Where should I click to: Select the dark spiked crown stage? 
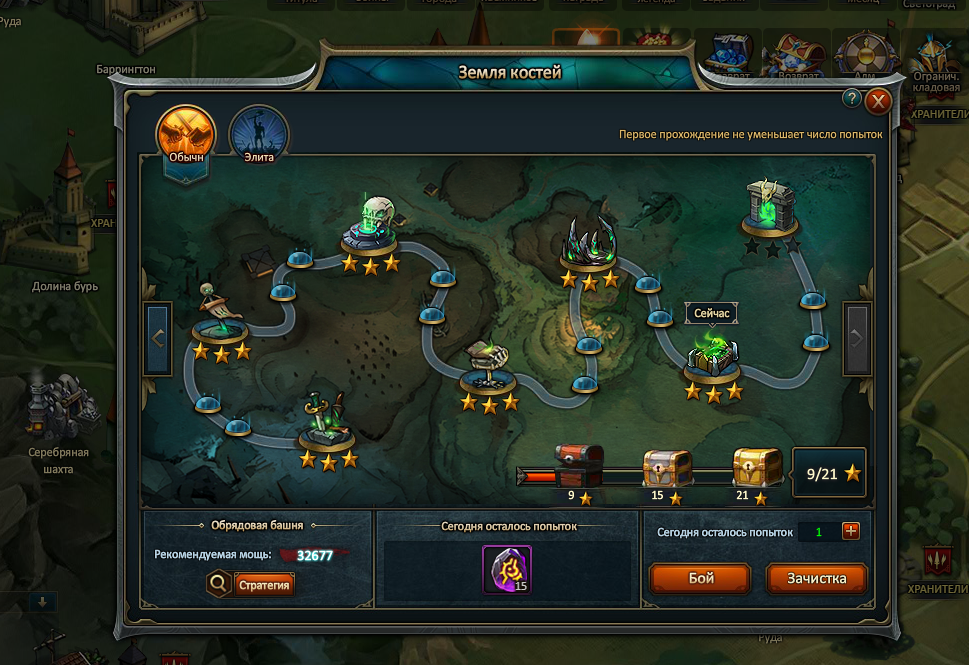click(589, 243)
